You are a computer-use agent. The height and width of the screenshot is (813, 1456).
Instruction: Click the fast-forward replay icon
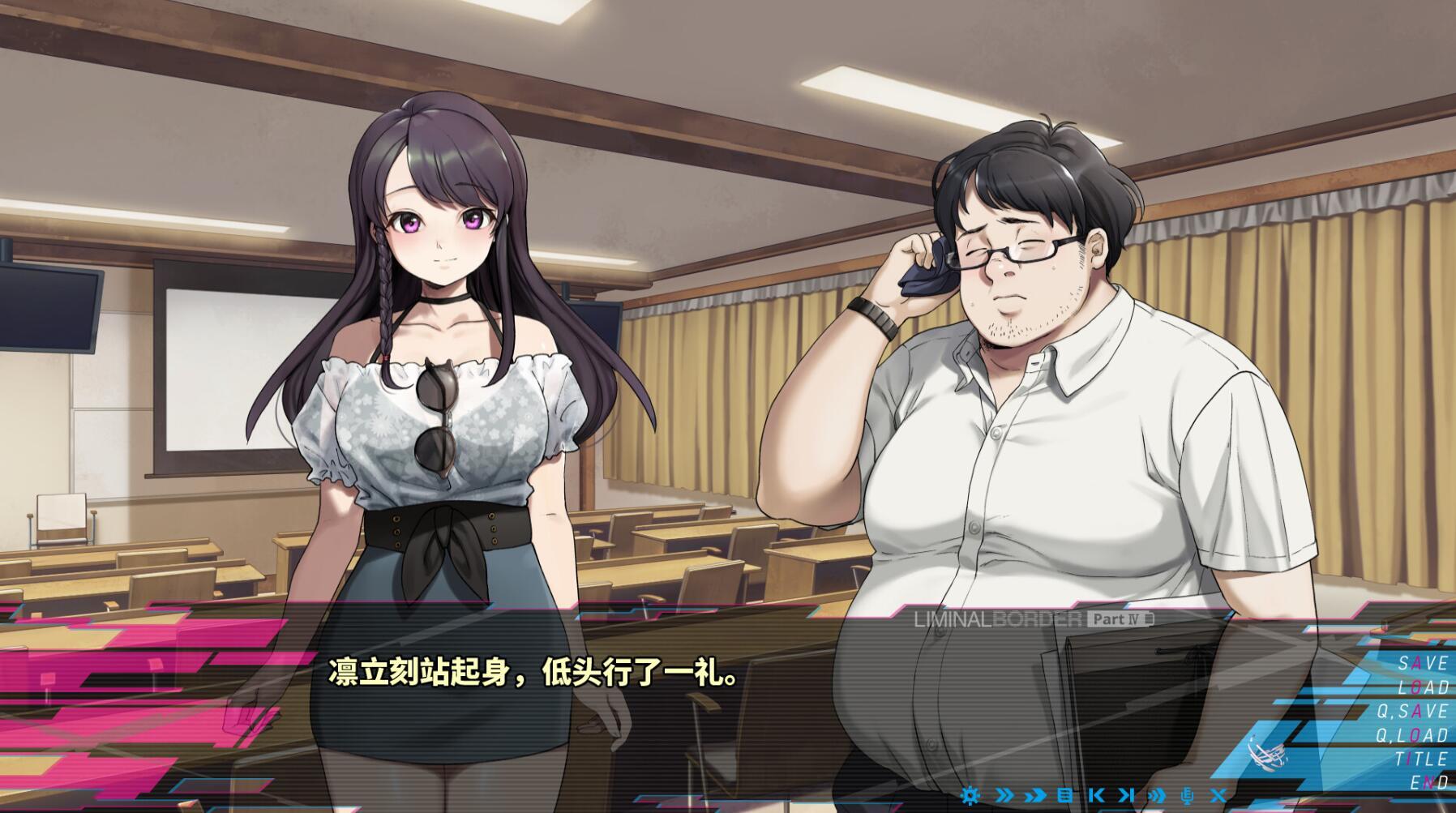1155,795
